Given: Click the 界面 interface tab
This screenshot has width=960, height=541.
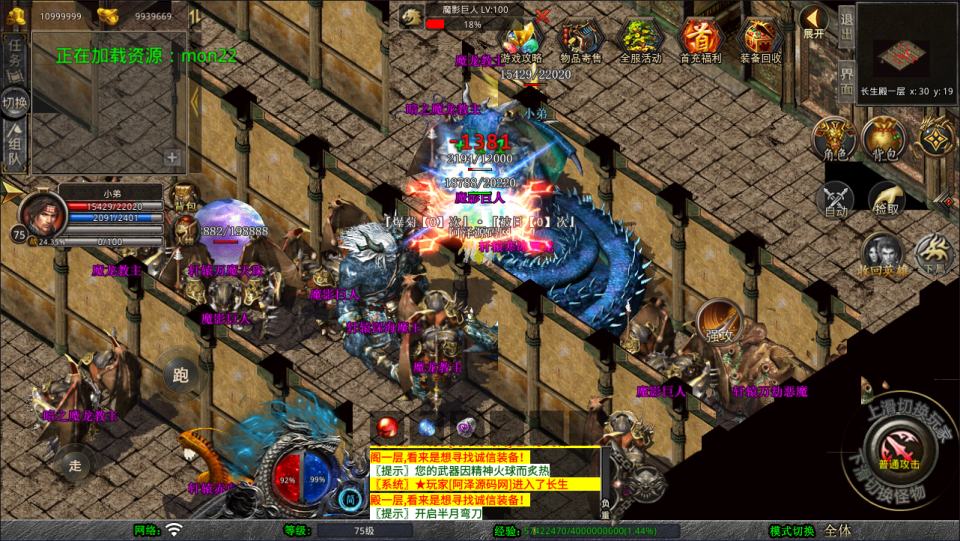Looking at the screenshot, I should (846, 76).
